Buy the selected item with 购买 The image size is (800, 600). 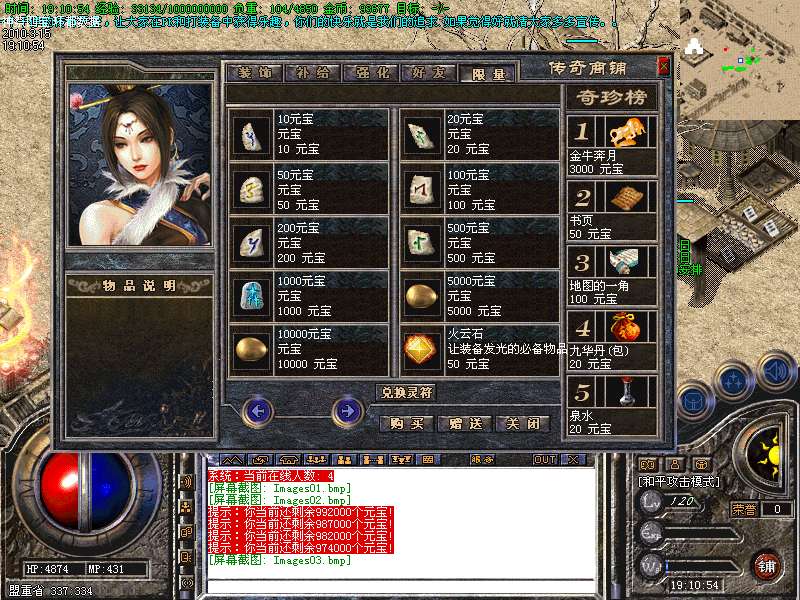(407, 423)
